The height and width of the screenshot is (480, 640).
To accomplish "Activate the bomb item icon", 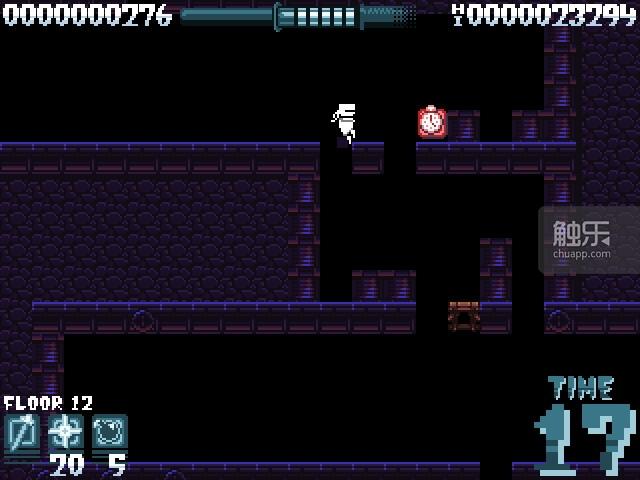I will pyautogui.click(x=110, y=433).
